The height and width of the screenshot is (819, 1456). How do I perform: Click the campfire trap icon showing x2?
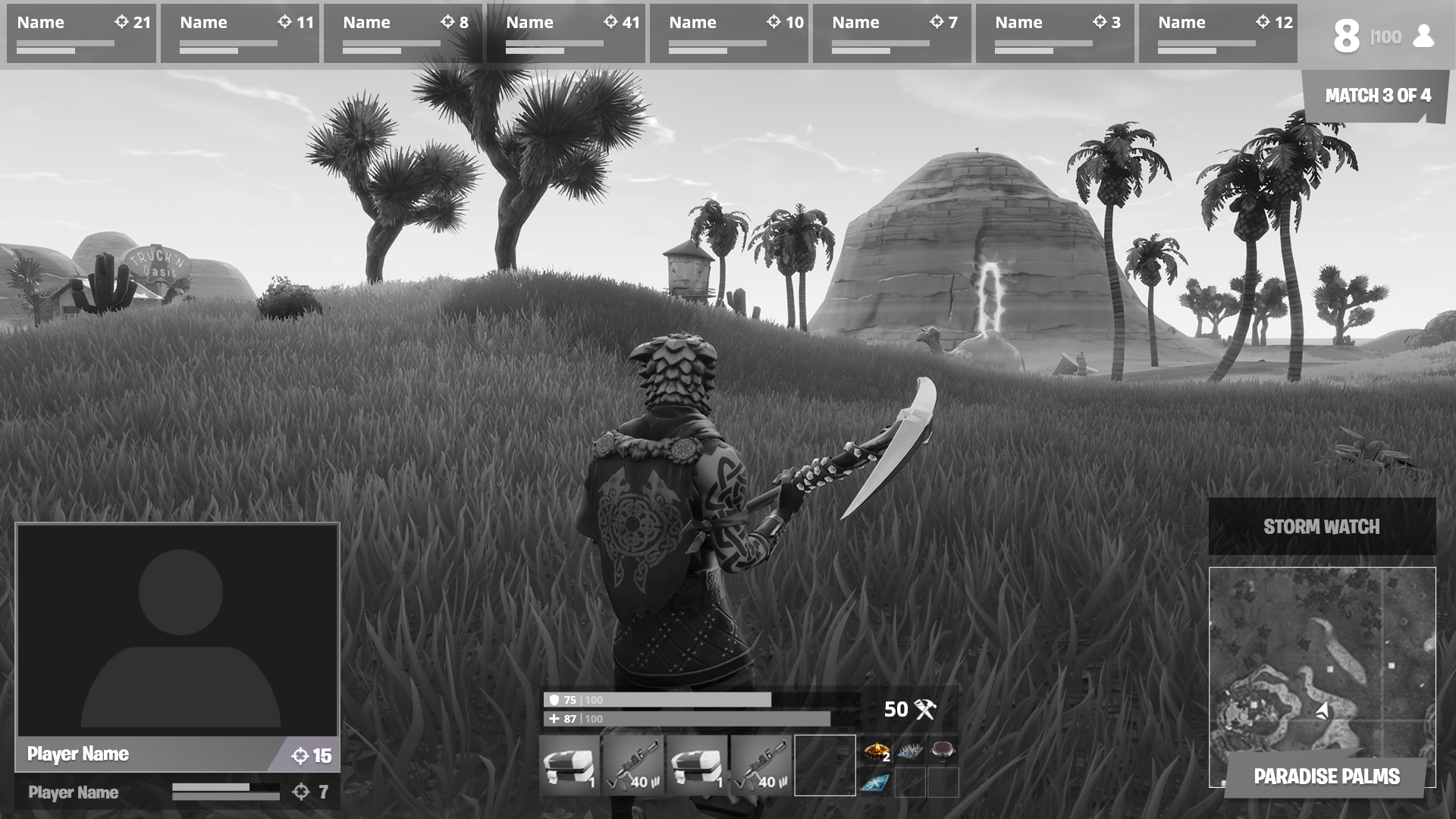point(876,752)
